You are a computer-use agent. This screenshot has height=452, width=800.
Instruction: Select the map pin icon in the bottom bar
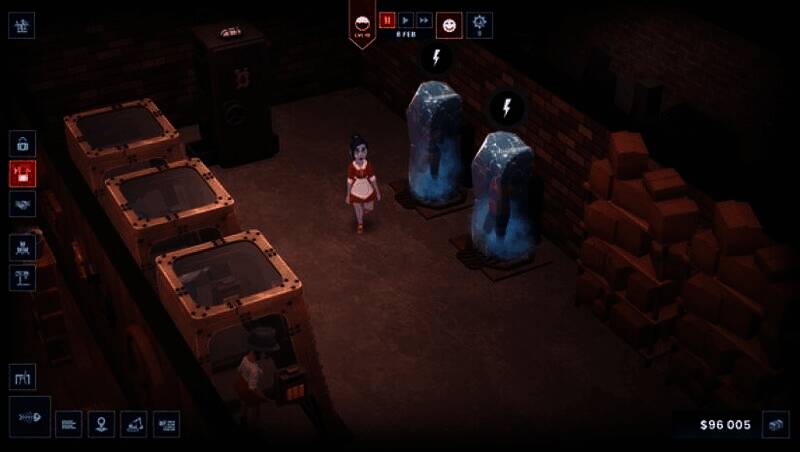coord(101,424)
